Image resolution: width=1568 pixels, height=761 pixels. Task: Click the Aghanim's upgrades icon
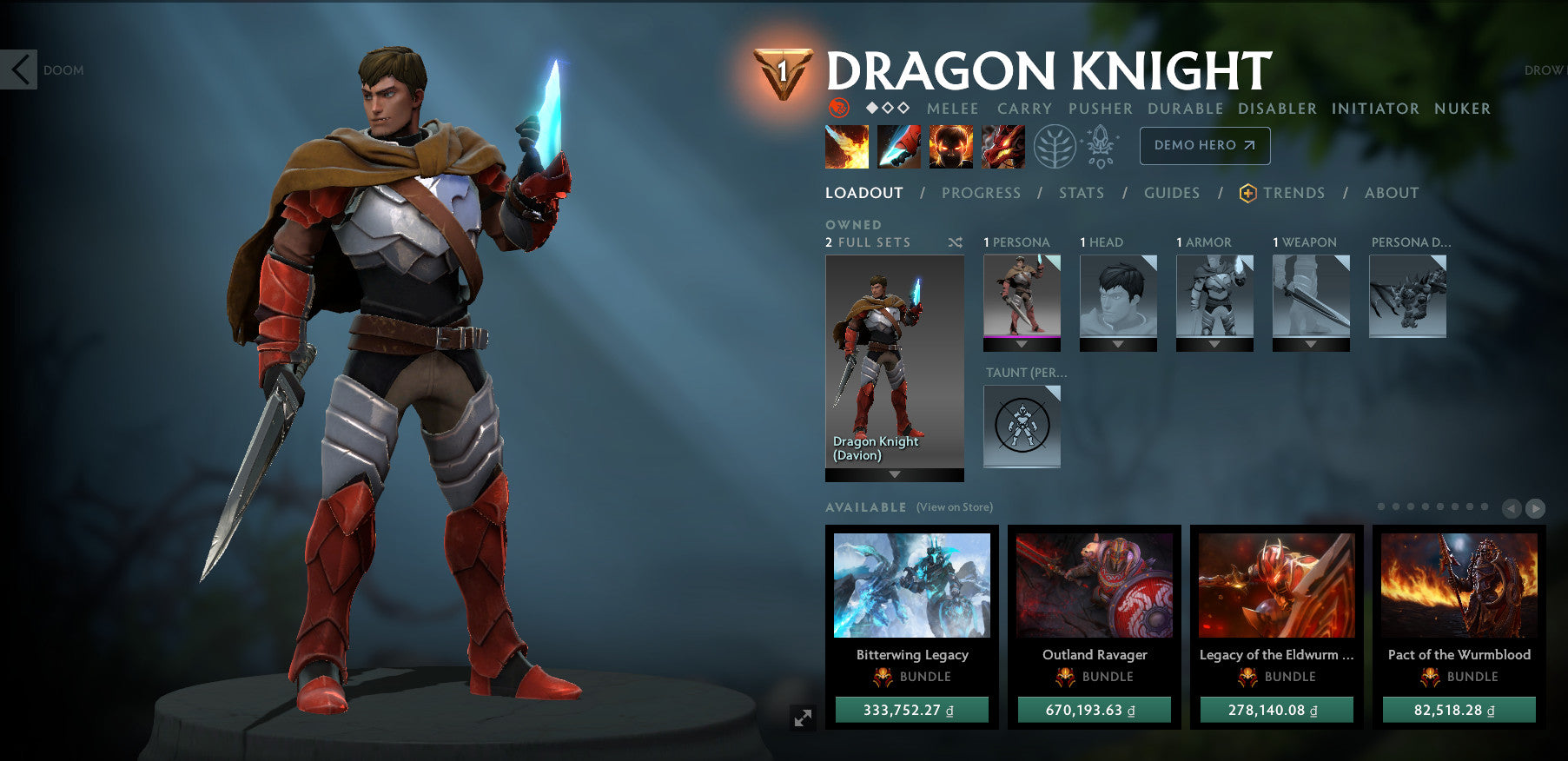[x=1100, y=146]
